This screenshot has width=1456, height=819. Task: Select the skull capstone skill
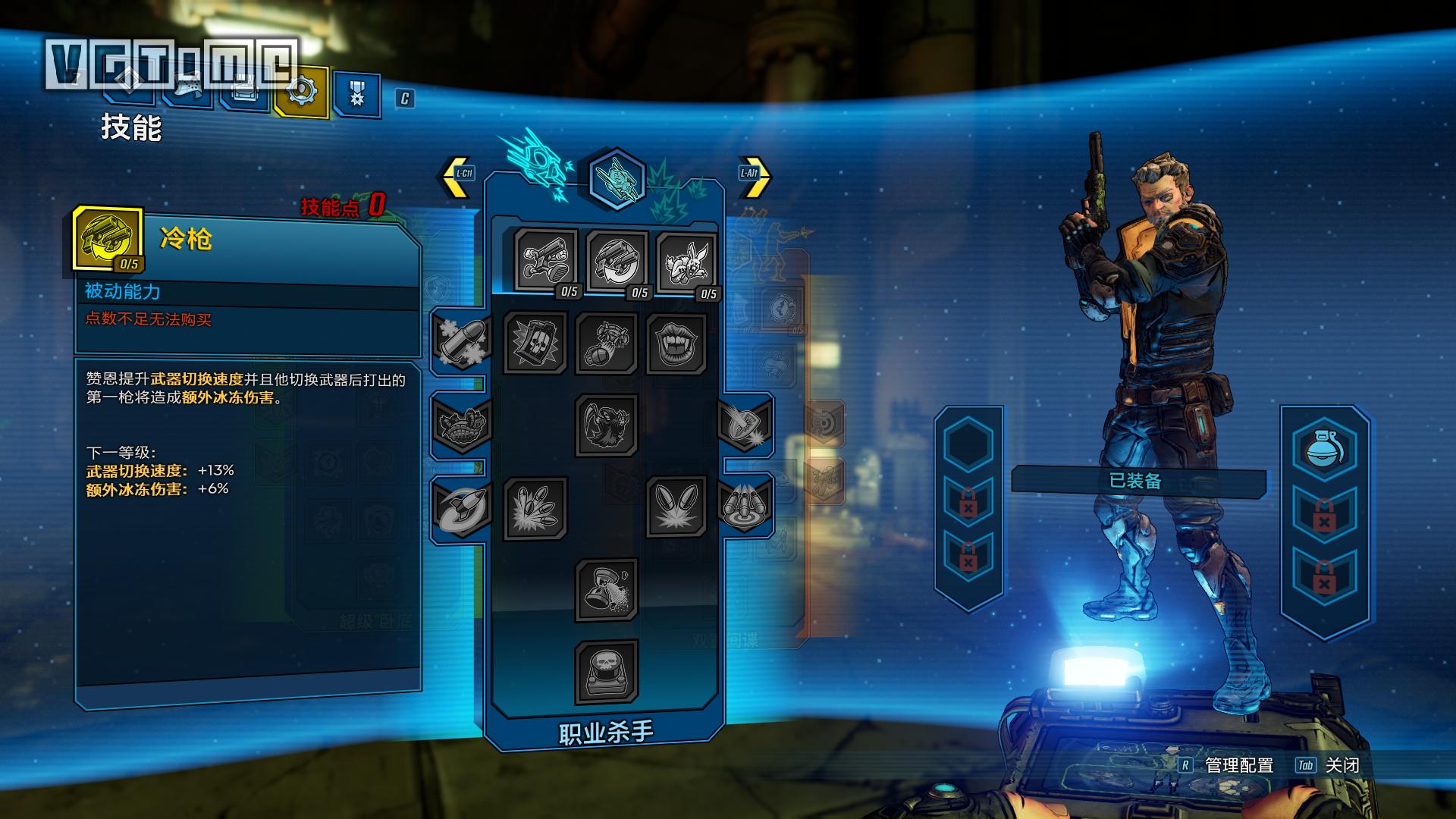click(x=606, y=671)
